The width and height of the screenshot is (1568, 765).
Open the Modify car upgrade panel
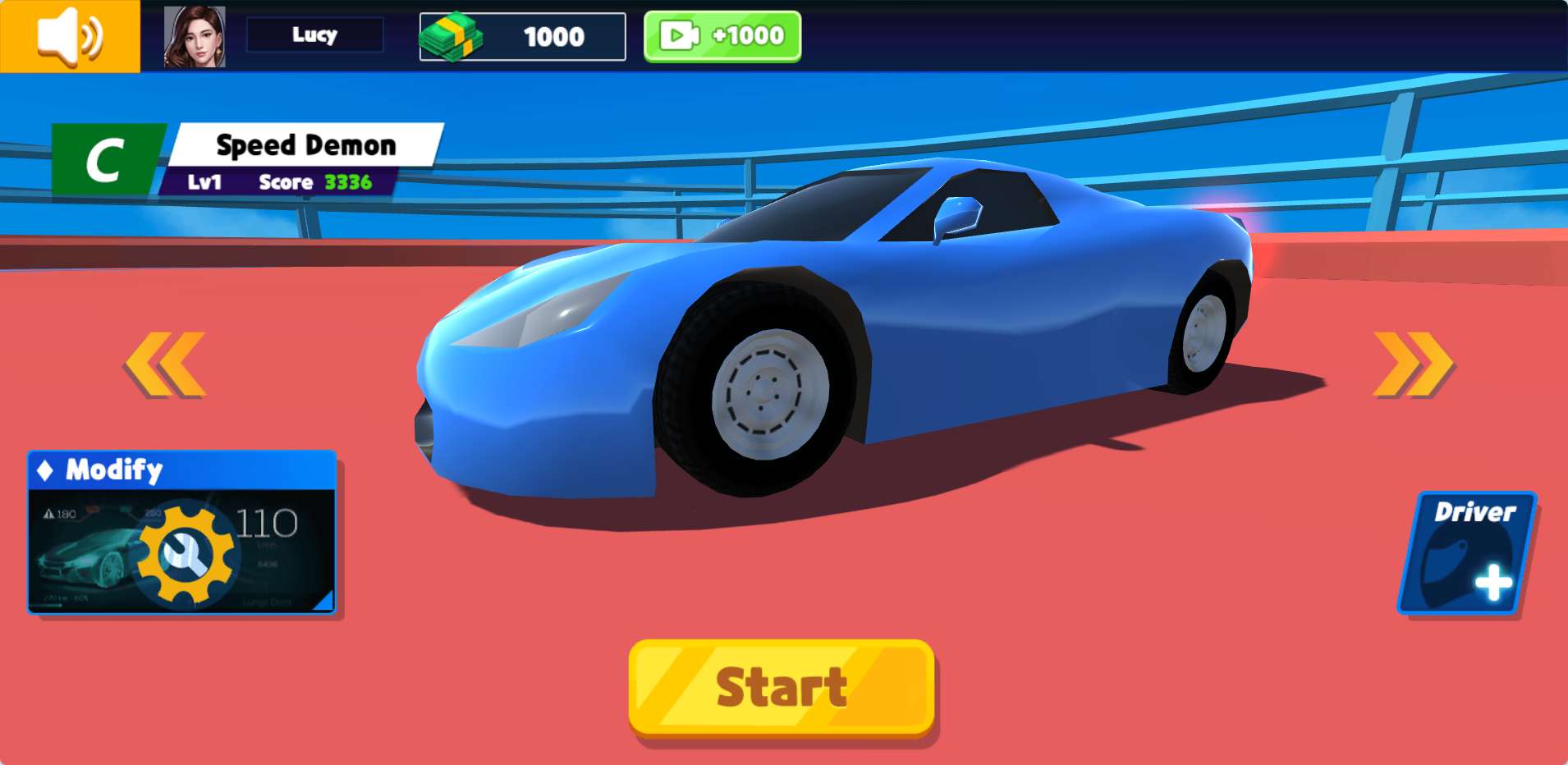(181, 532)
